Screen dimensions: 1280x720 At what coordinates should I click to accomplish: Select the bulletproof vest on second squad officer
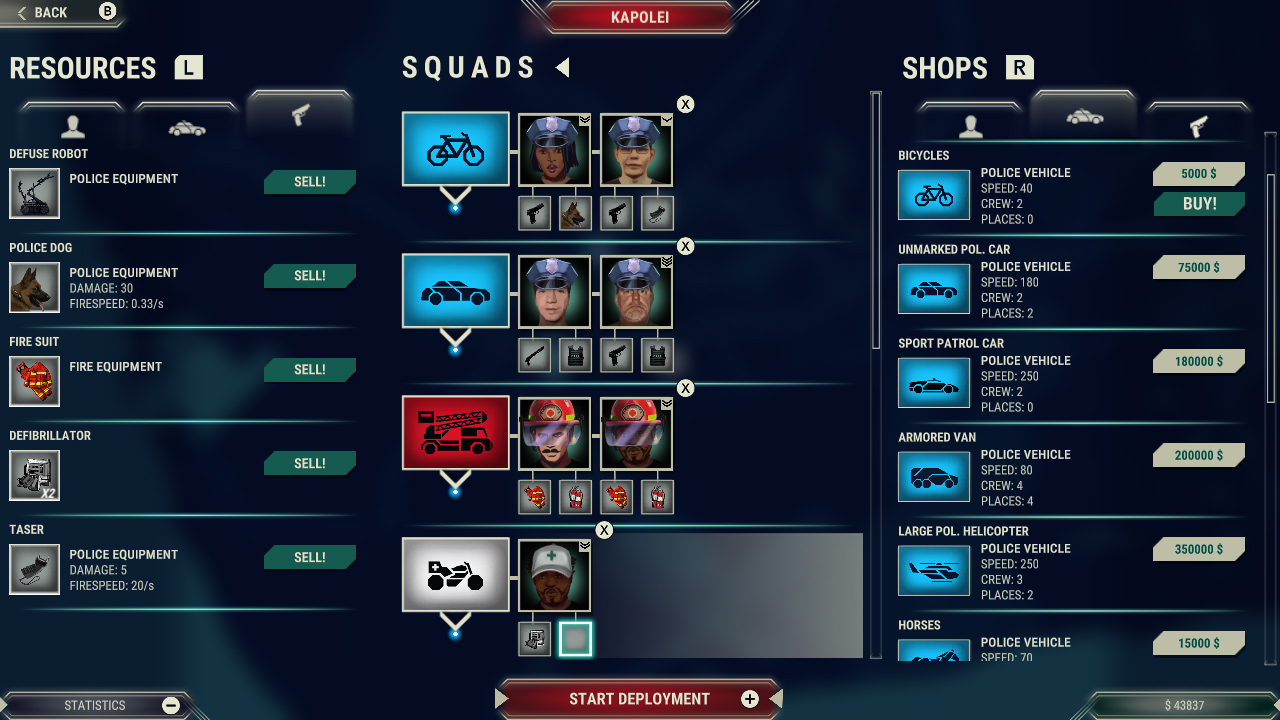click(575, 354)
